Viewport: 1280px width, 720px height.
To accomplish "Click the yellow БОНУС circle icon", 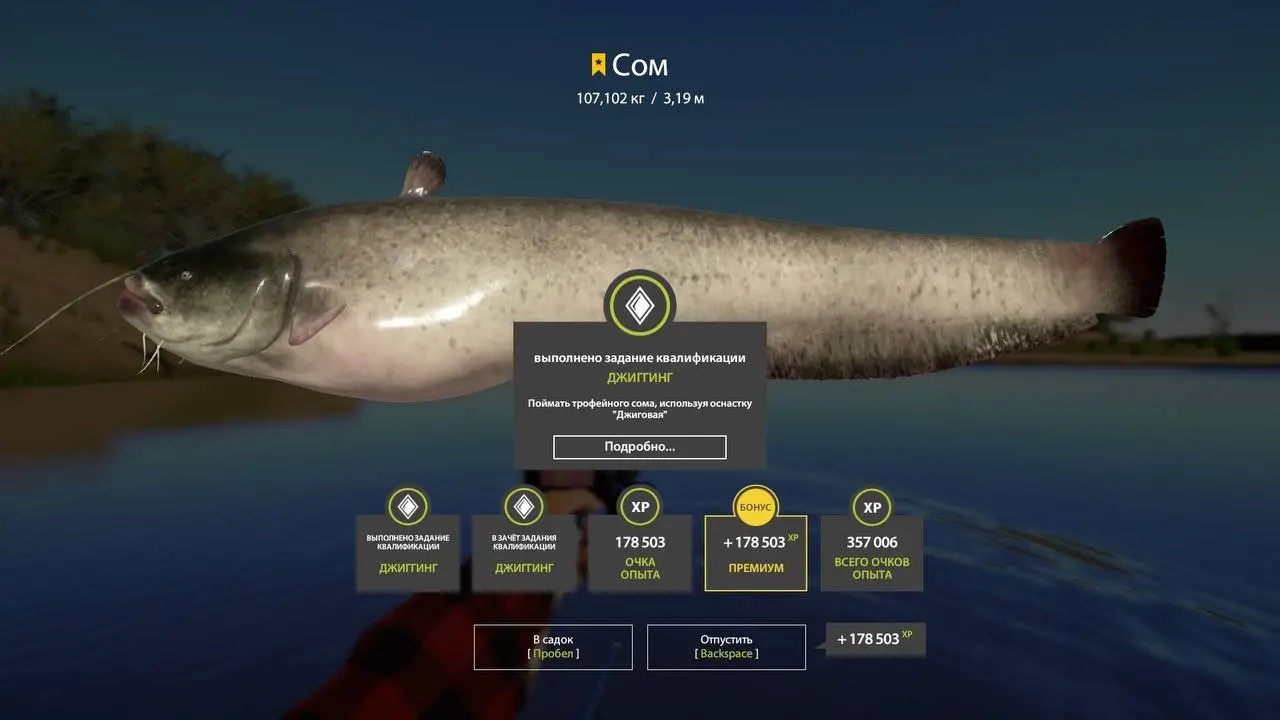I will coord(755,506).
